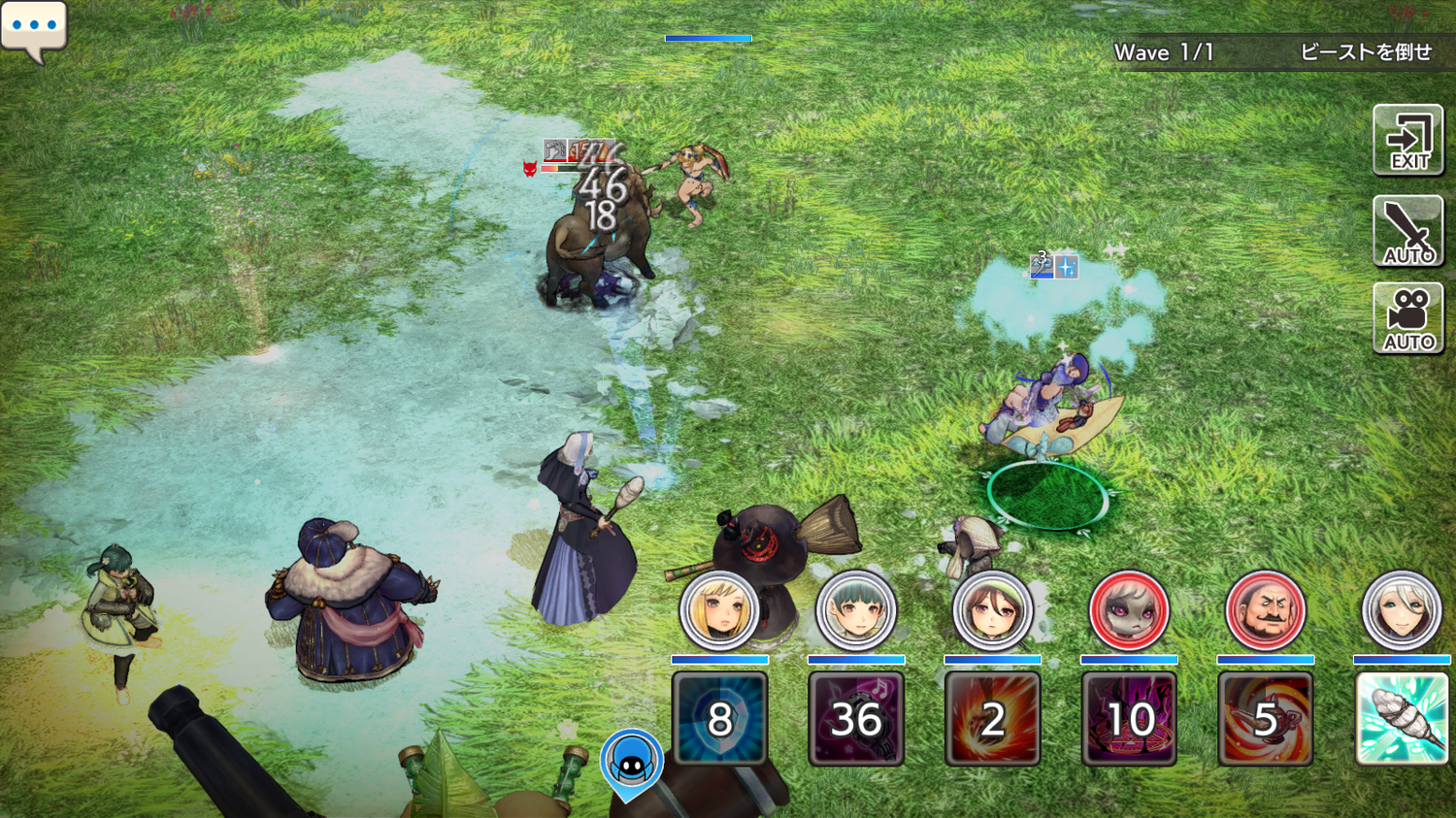Open the chat speech bubble

34,28
